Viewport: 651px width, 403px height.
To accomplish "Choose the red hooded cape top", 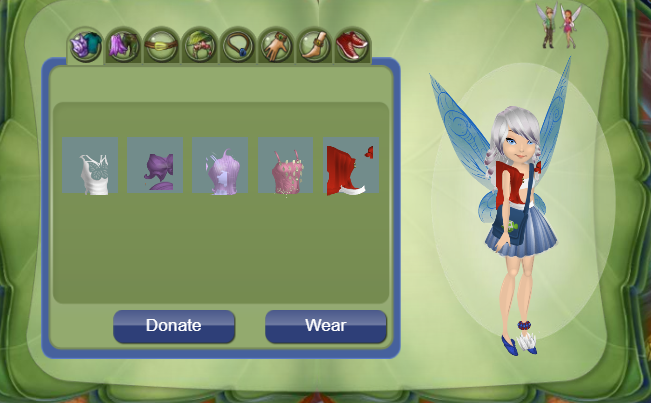I will pyautogui.click(x=350, y=166).
